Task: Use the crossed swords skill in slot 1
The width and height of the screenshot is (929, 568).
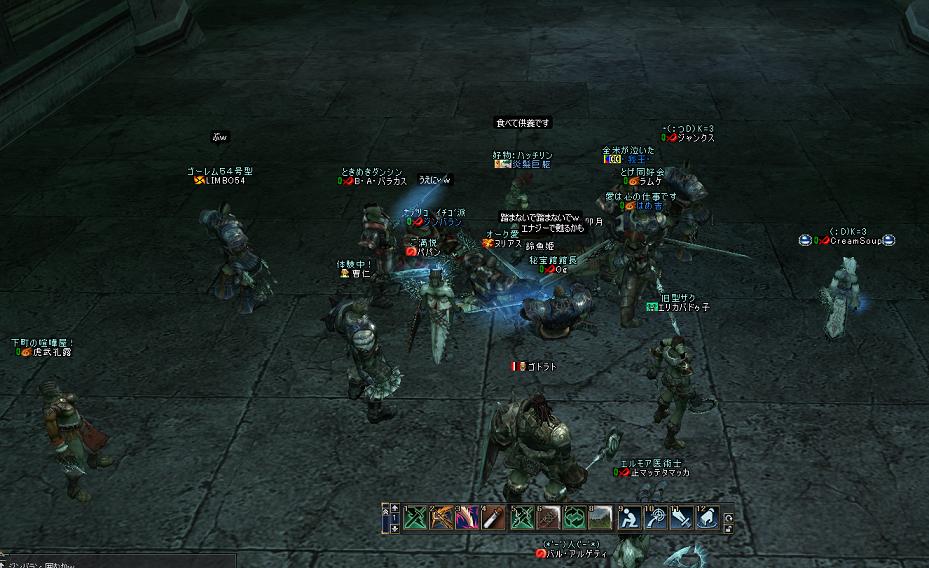Action: [415, 518]
